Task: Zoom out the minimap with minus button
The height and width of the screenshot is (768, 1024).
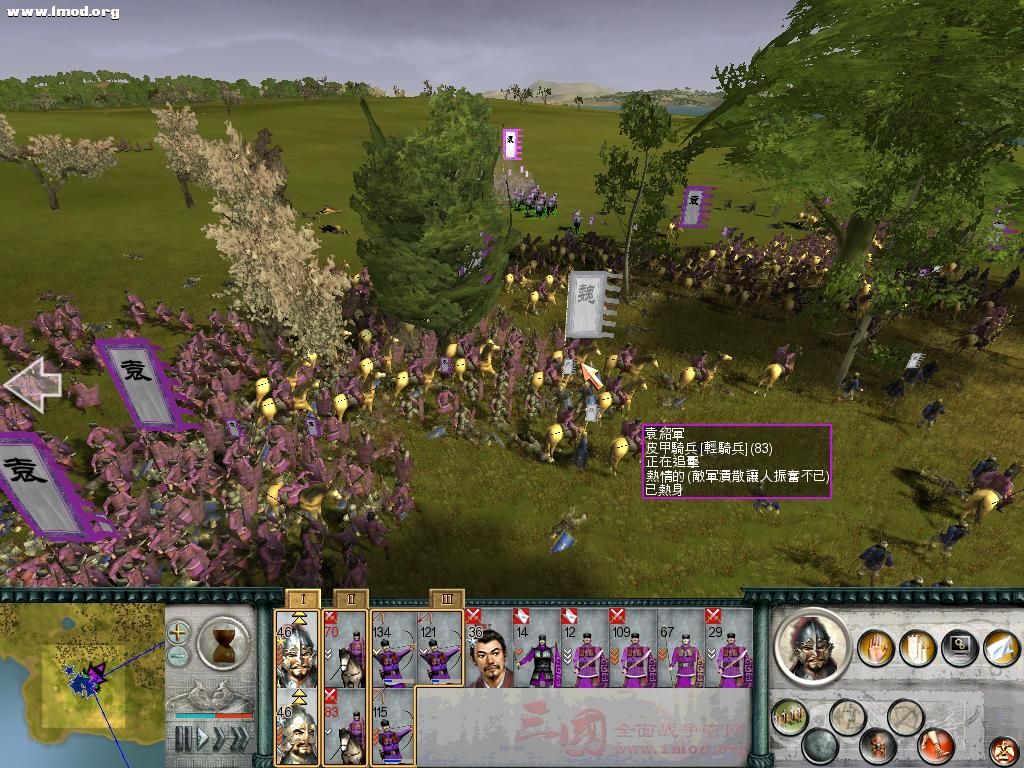Action: [178, 656]
